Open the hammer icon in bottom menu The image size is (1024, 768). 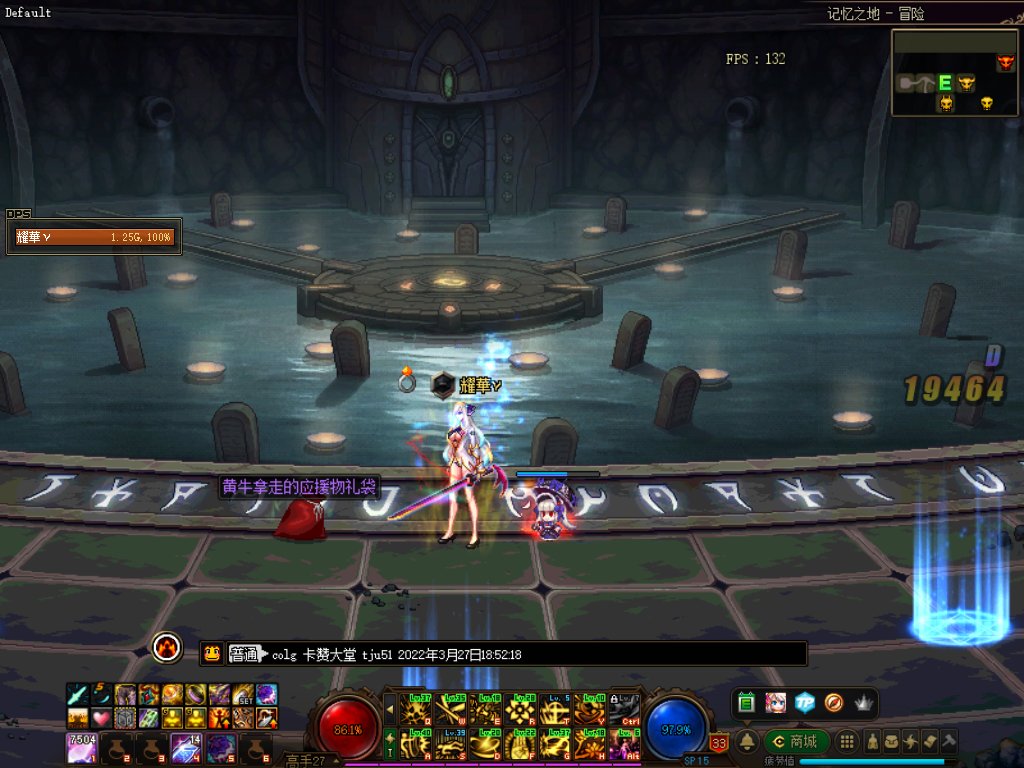click(x=949, y=741)
